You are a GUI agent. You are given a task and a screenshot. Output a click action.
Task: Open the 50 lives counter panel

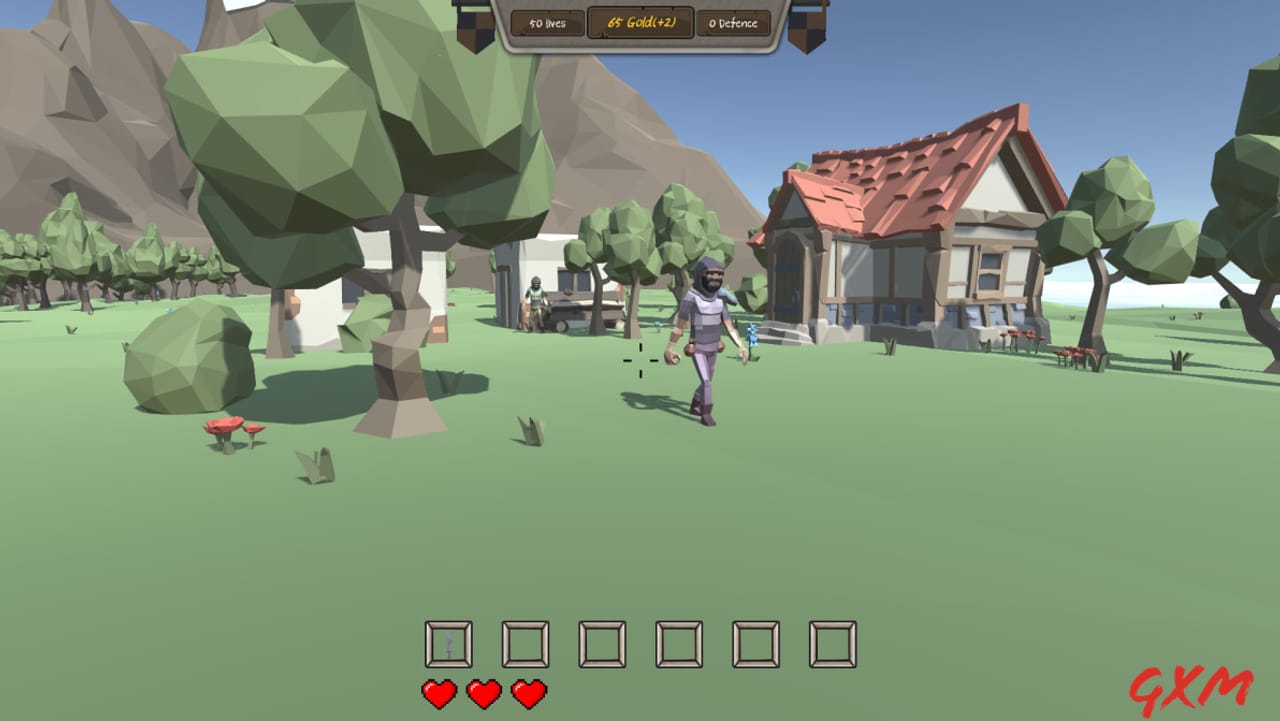point(548,22)
